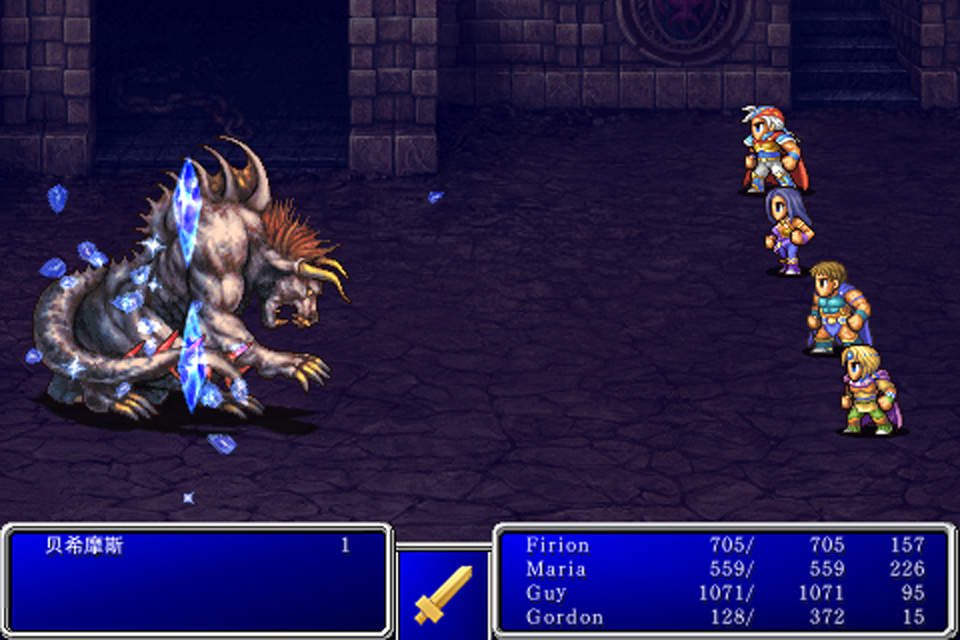Tap the golden sword attack icon

point(443,594)
